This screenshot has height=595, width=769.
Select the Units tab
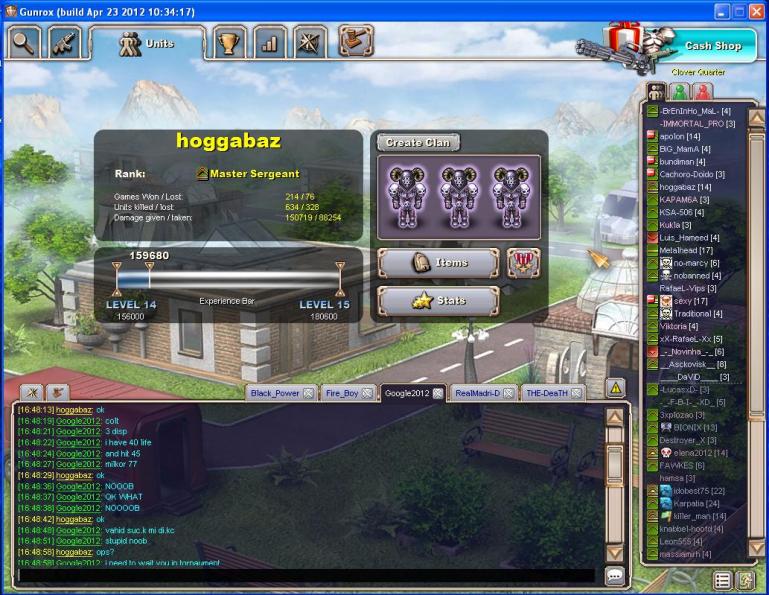coord(146,44)
